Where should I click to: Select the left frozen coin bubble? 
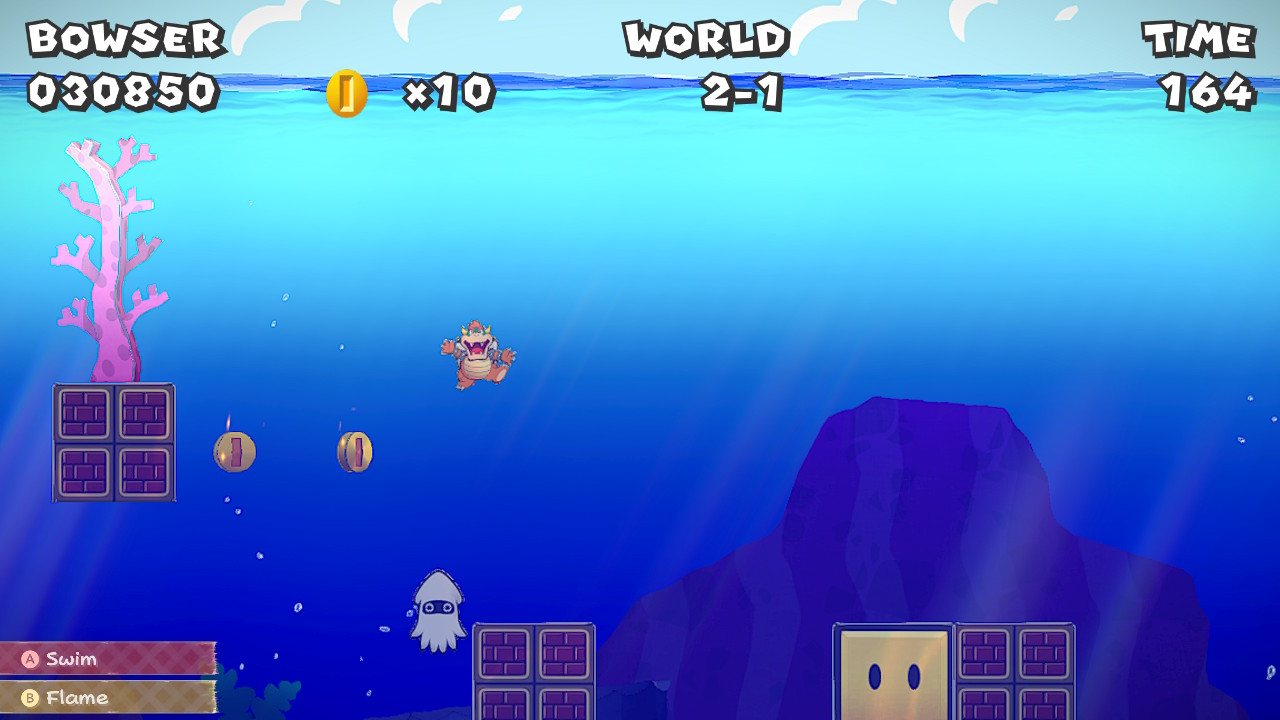[x=234, y=451]
